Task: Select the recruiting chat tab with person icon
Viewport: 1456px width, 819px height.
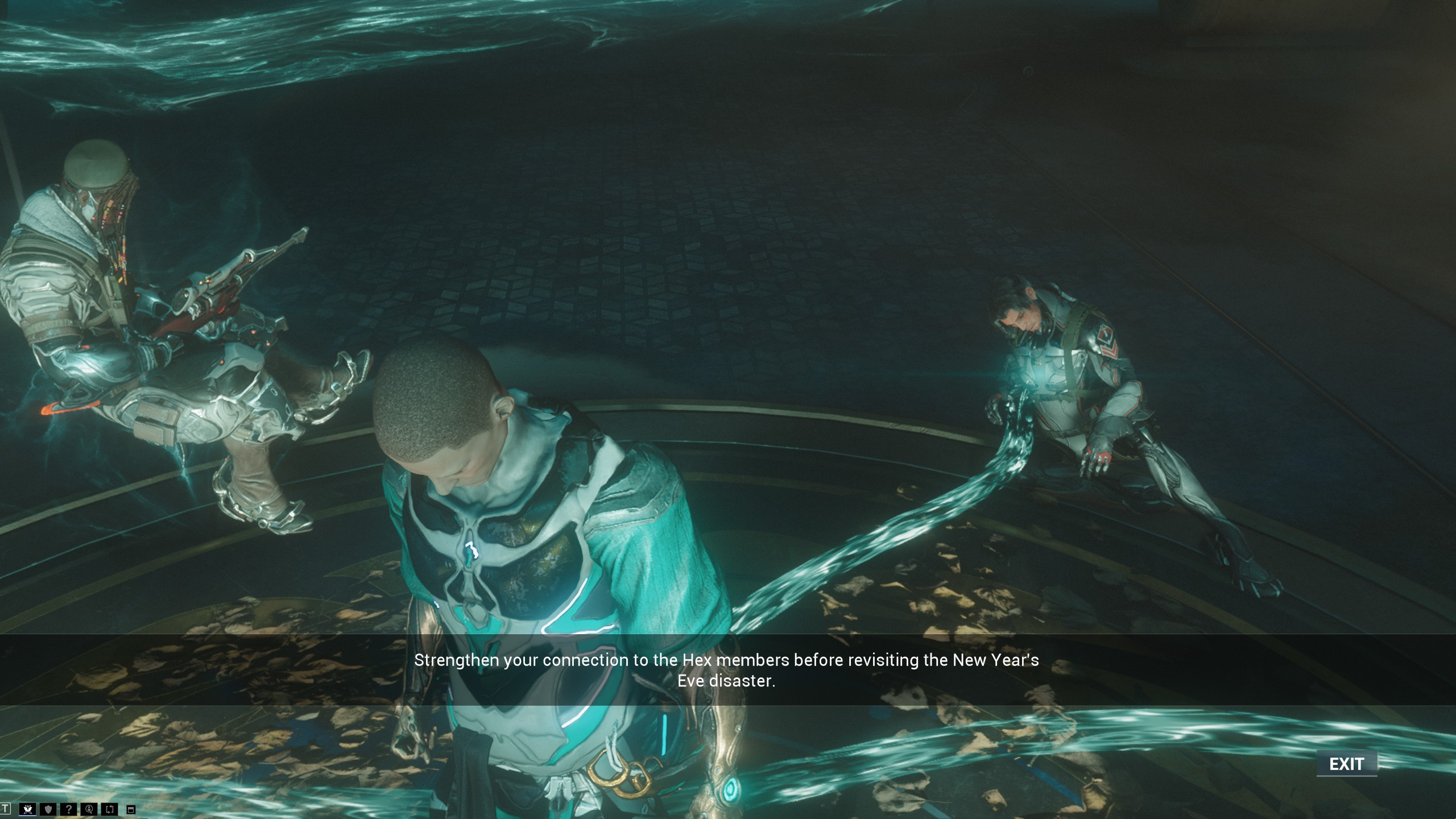Action: [89, 809]
